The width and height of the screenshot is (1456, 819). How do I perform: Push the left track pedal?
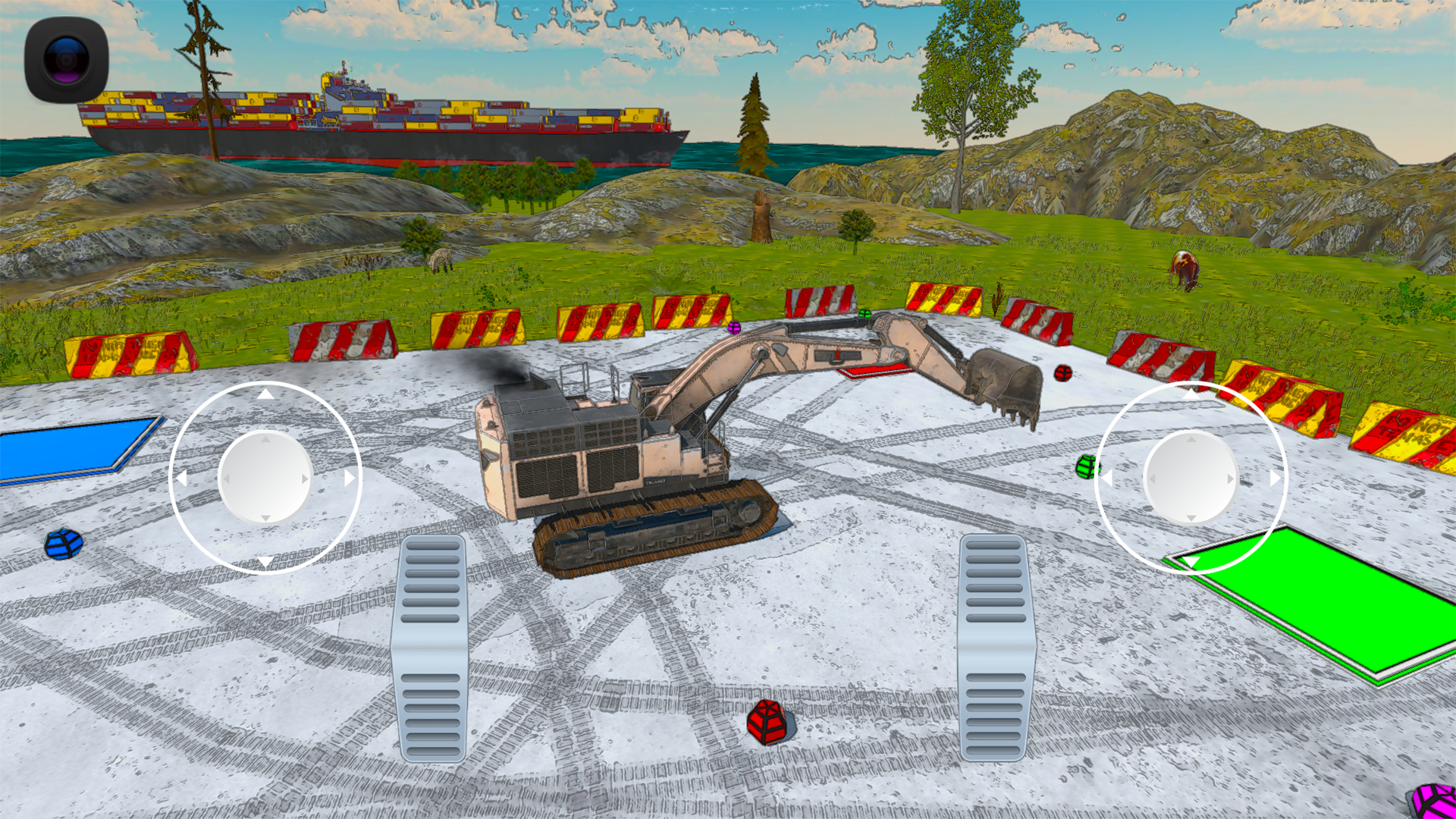(429, 648)
